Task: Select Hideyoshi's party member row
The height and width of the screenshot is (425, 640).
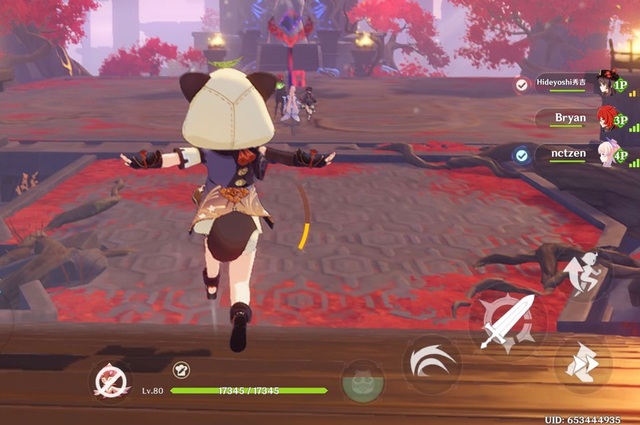Action: tap(570, 86)
